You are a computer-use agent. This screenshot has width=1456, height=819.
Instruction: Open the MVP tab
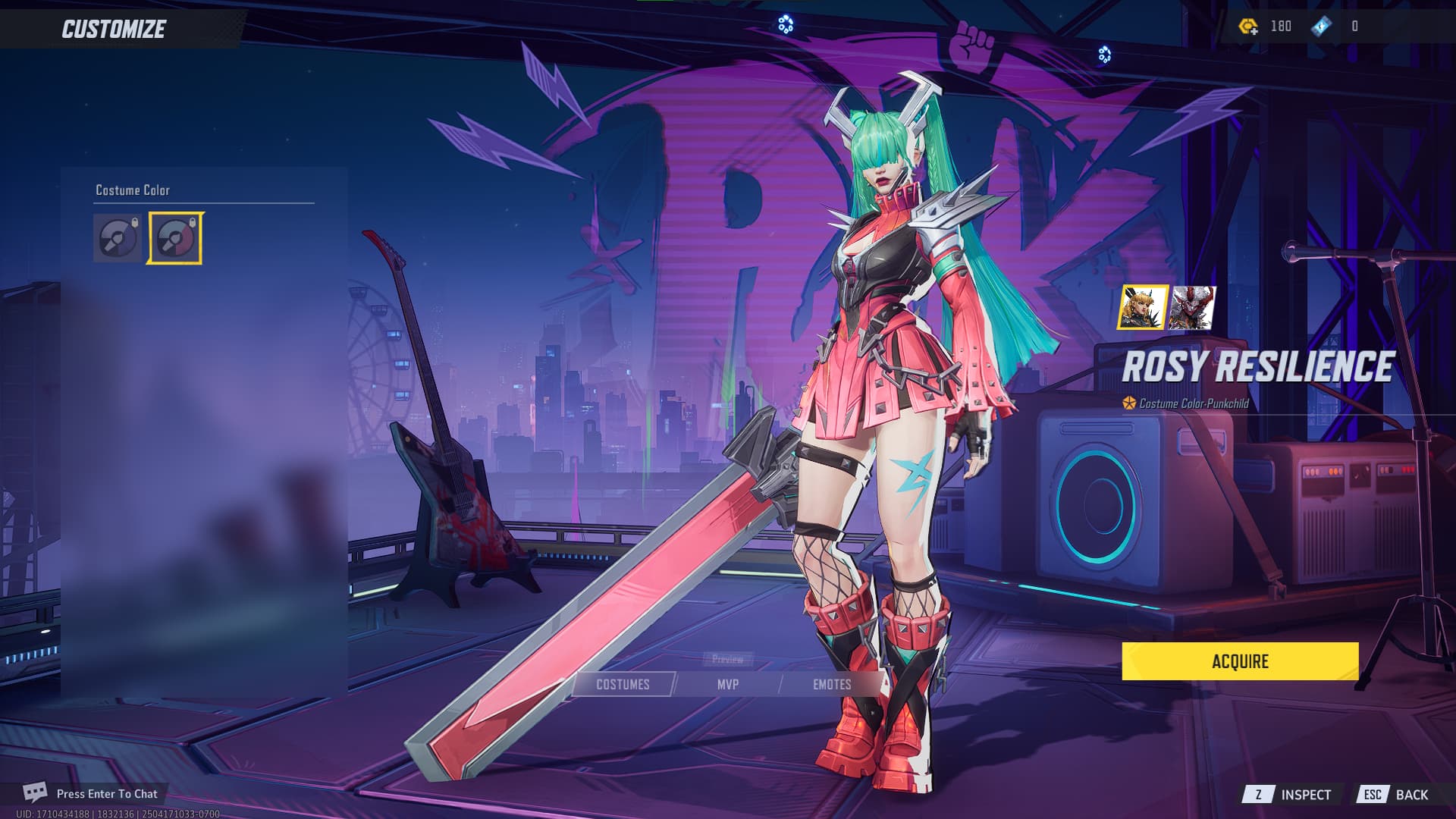[x=727, y=684]
